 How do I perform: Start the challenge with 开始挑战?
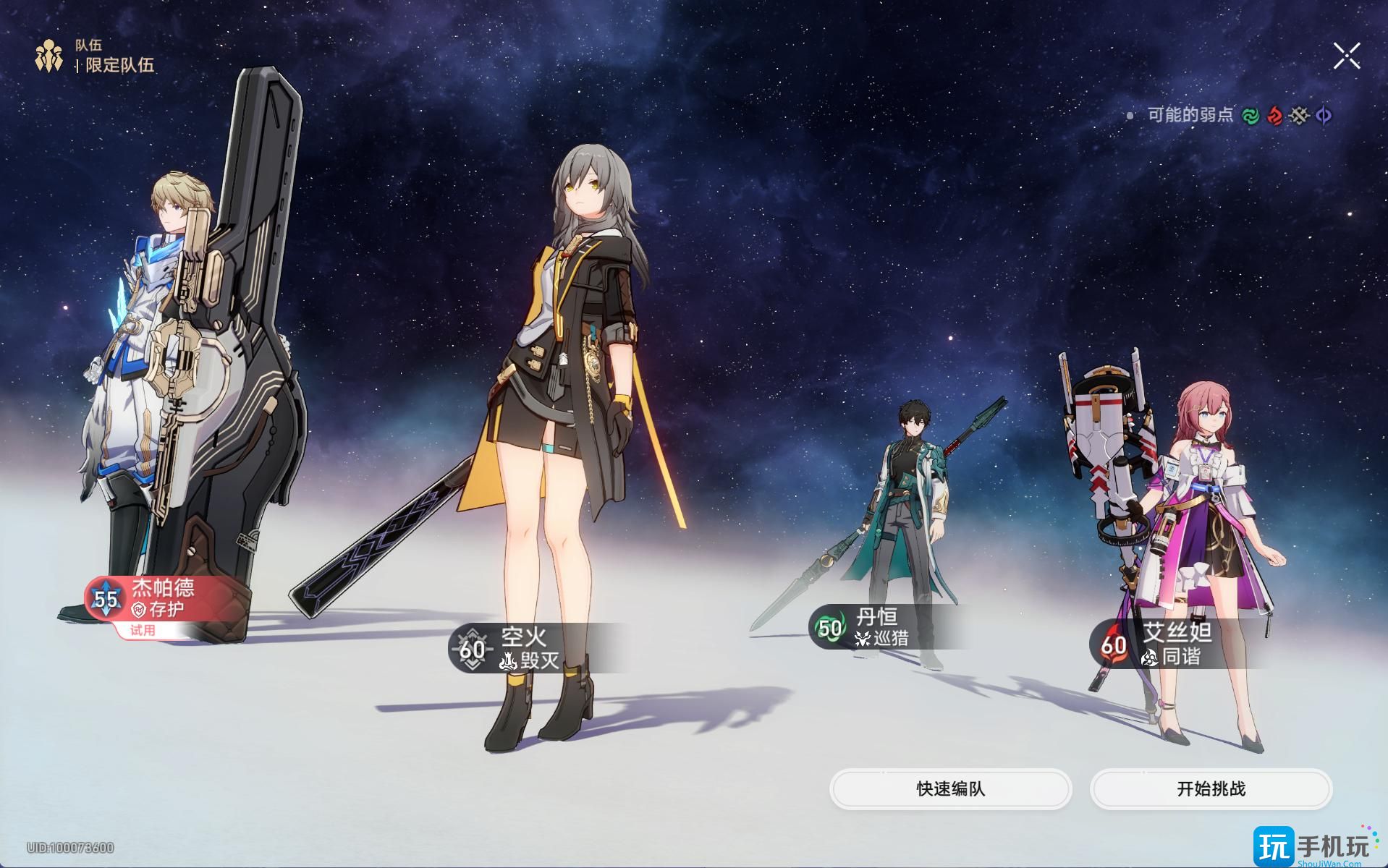click(x=1211, y=788)
